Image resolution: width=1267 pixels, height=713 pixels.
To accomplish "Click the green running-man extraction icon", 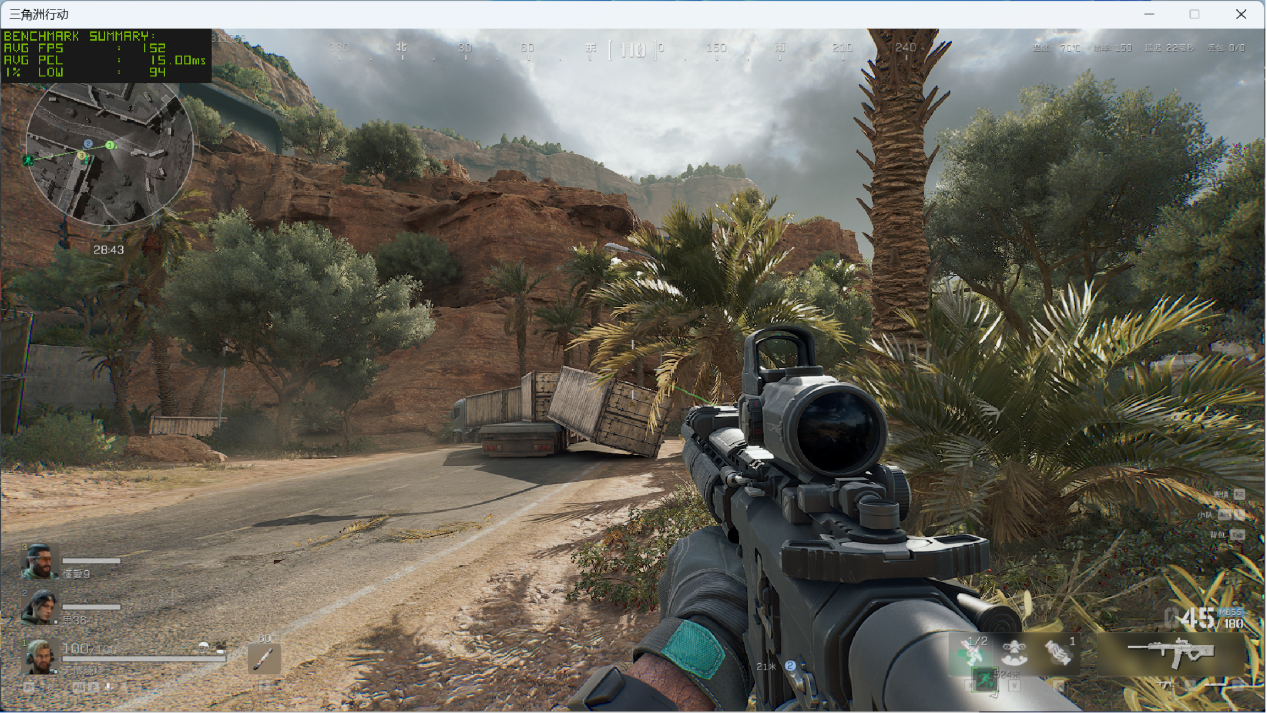I will tap(983, 679).
